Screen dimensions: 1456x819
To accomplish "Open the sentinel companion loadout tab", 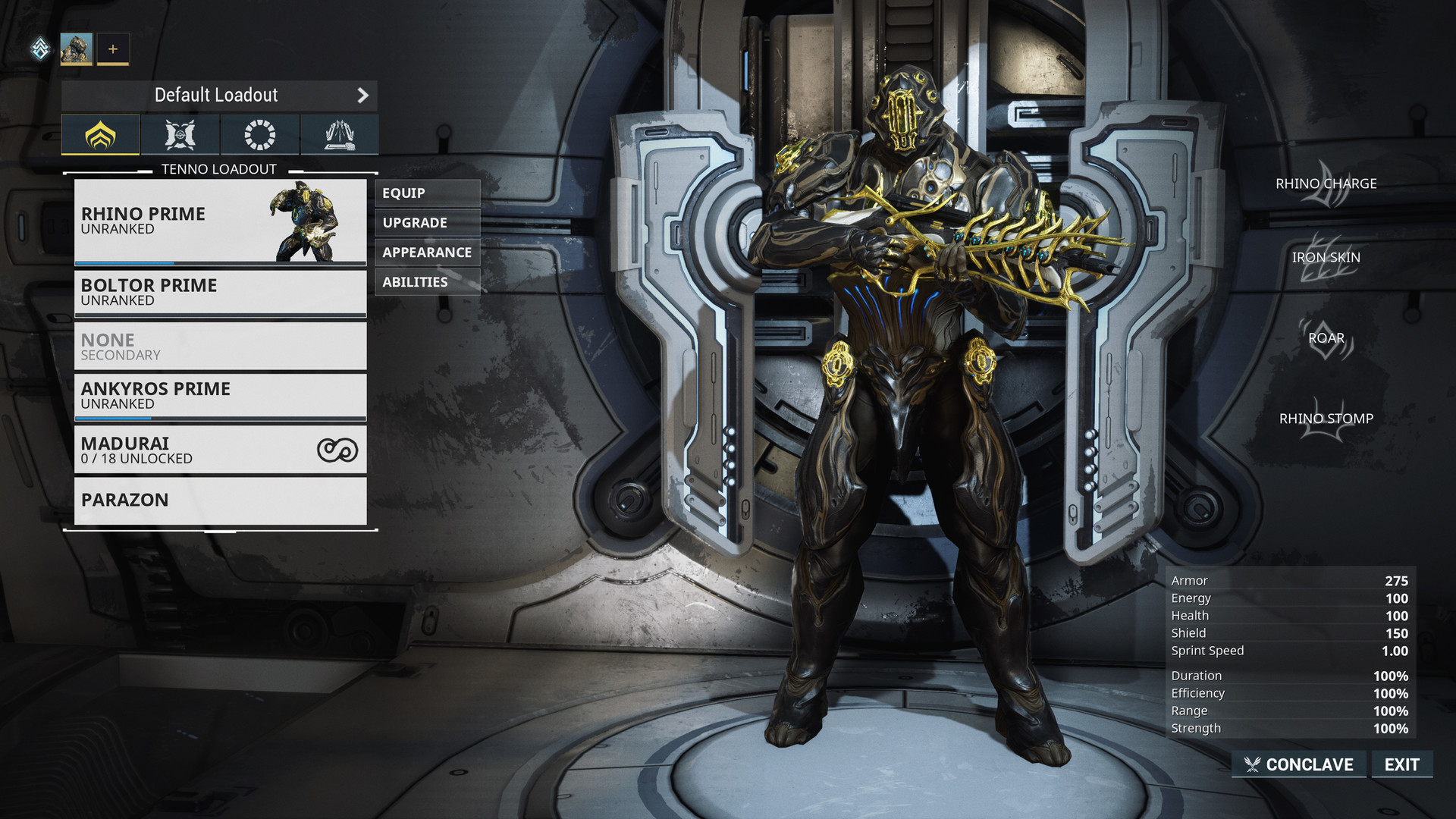I will point(180,135).
